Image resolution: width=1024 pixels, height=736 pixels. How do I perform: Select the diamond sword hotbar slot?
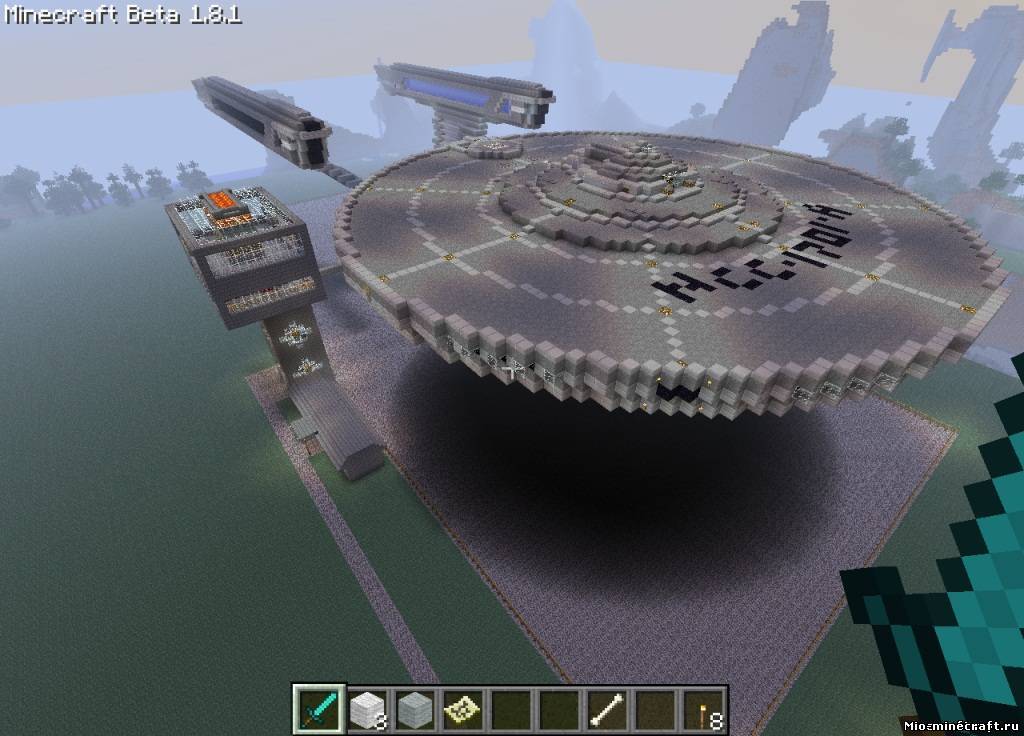(x=319, y=710)
